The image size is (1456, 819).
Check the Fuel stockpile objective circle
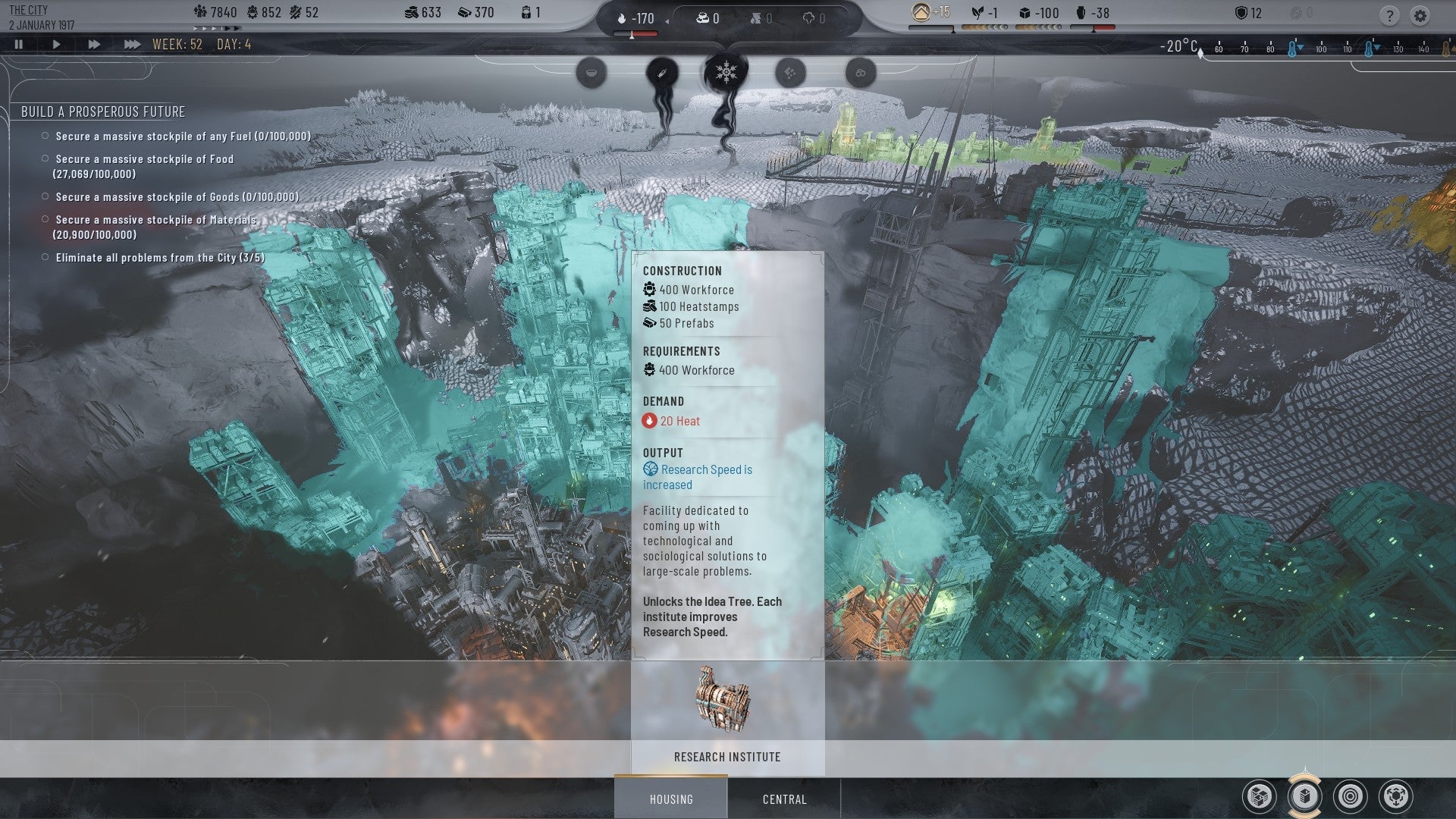pos(44,137)
